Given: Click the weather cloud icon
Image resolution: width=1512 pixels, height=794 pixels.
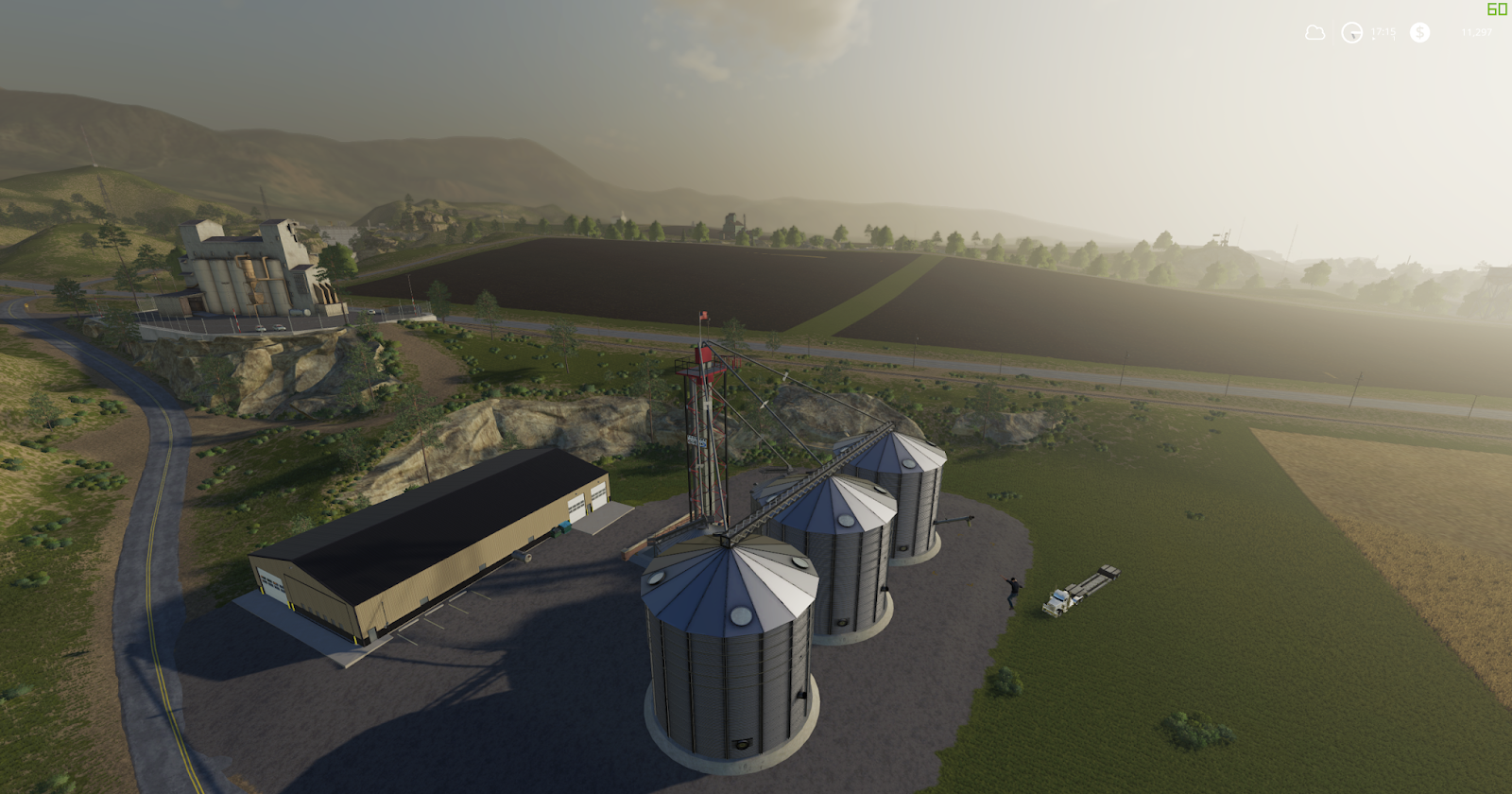Looking at the screenshot, I should pos(1314,32).
